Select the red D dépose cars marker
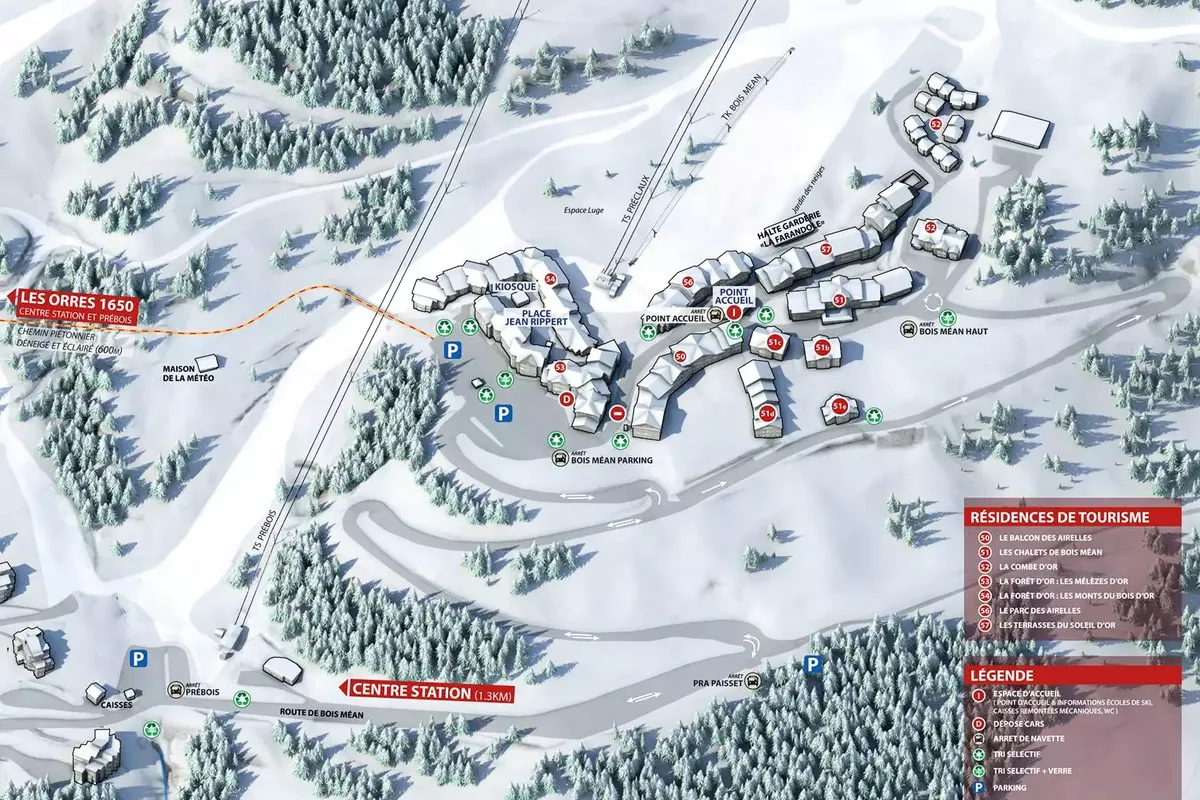 pos(566,399)
